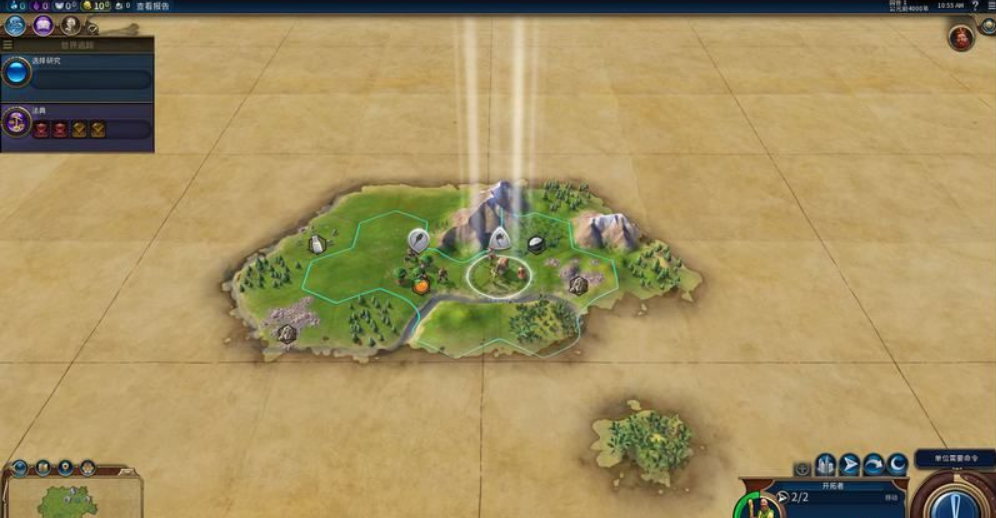Viewport: 996px width, 518px height.
Task: Expand extra unit actions with plus button
Action: click(x=802, y=468)
